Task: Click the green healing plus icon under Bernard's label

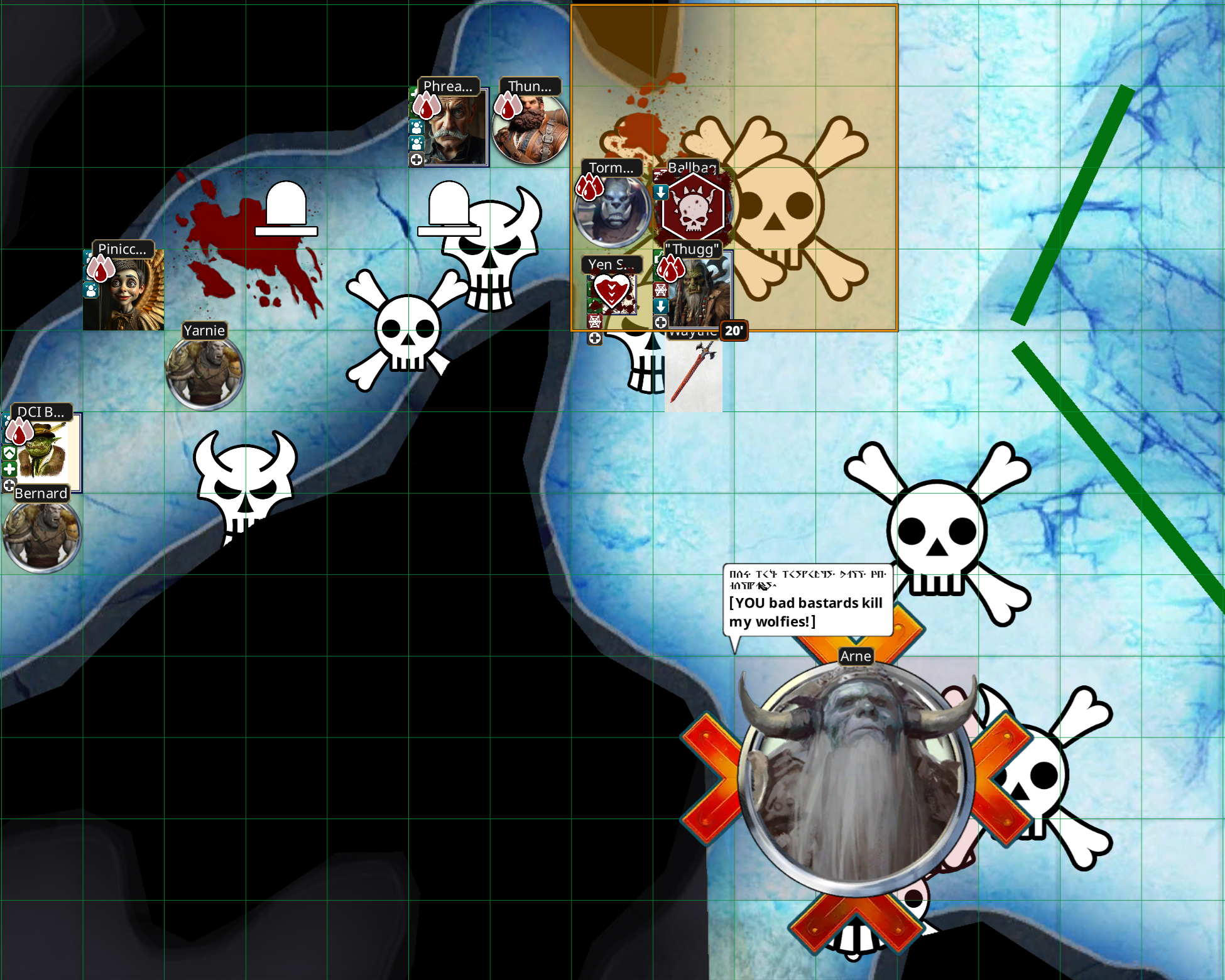Action: click(x=10, y=469)
